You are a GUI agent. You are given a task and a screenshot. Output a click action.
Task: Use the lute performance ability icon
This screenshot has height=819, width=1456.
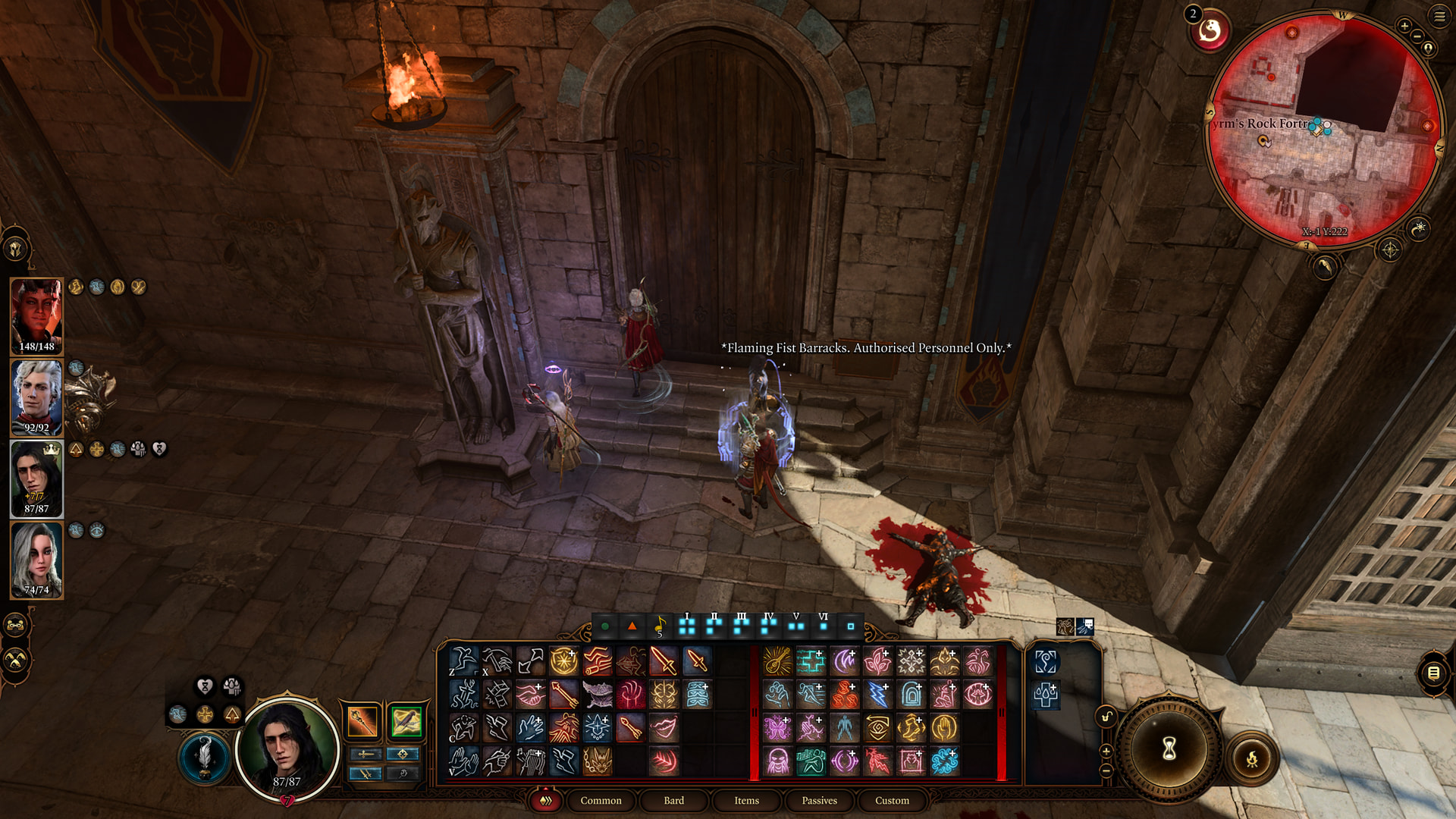[x=777, y=661]
